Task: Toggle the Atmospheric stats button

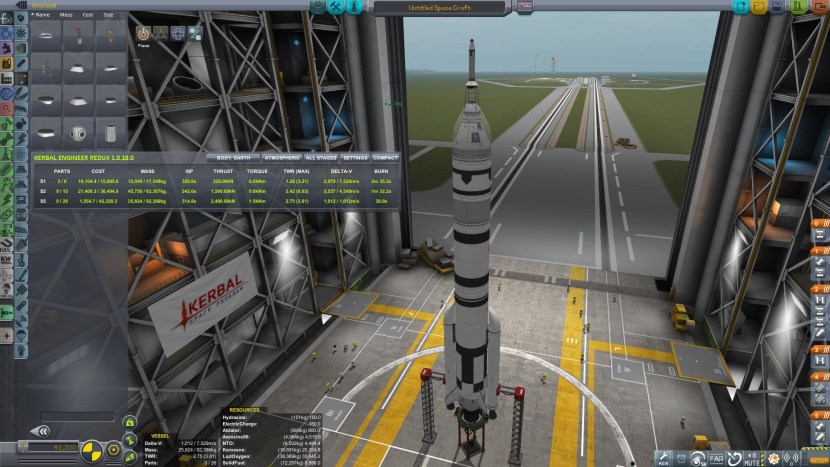Action: tap(282, 158)
